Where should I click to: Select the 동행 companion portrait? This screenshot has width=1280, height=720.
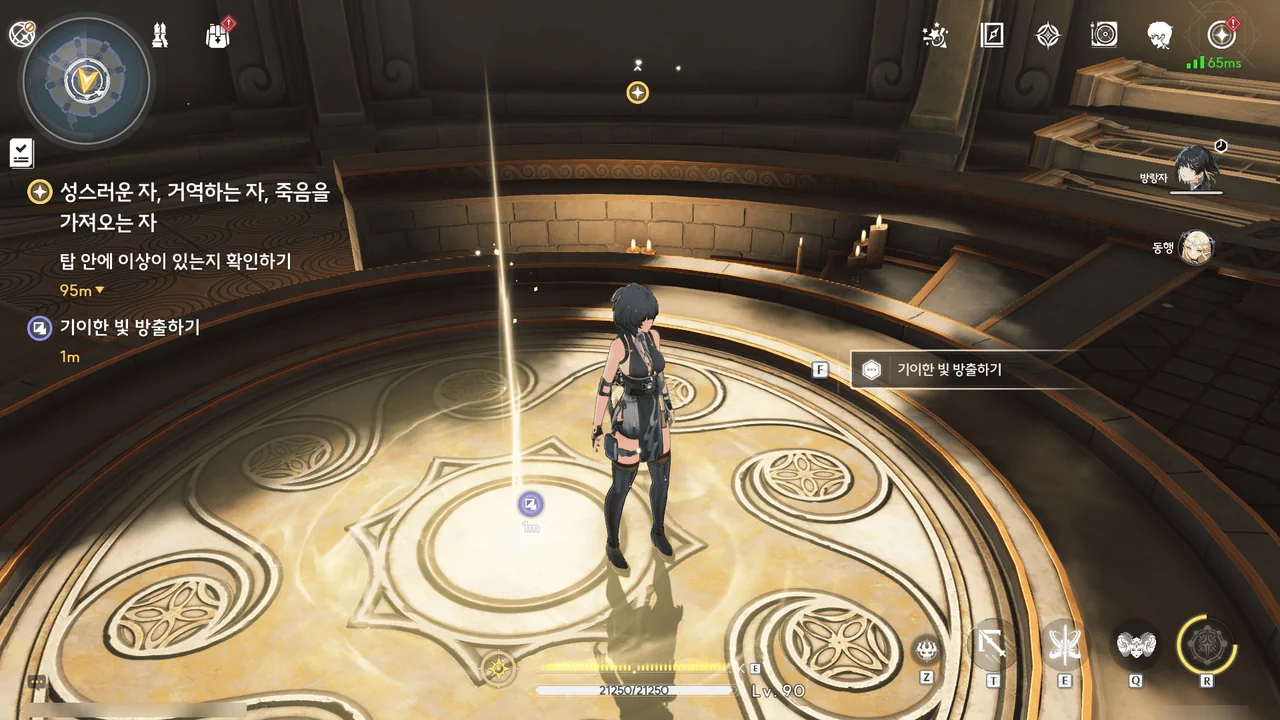pos(1195,247)
